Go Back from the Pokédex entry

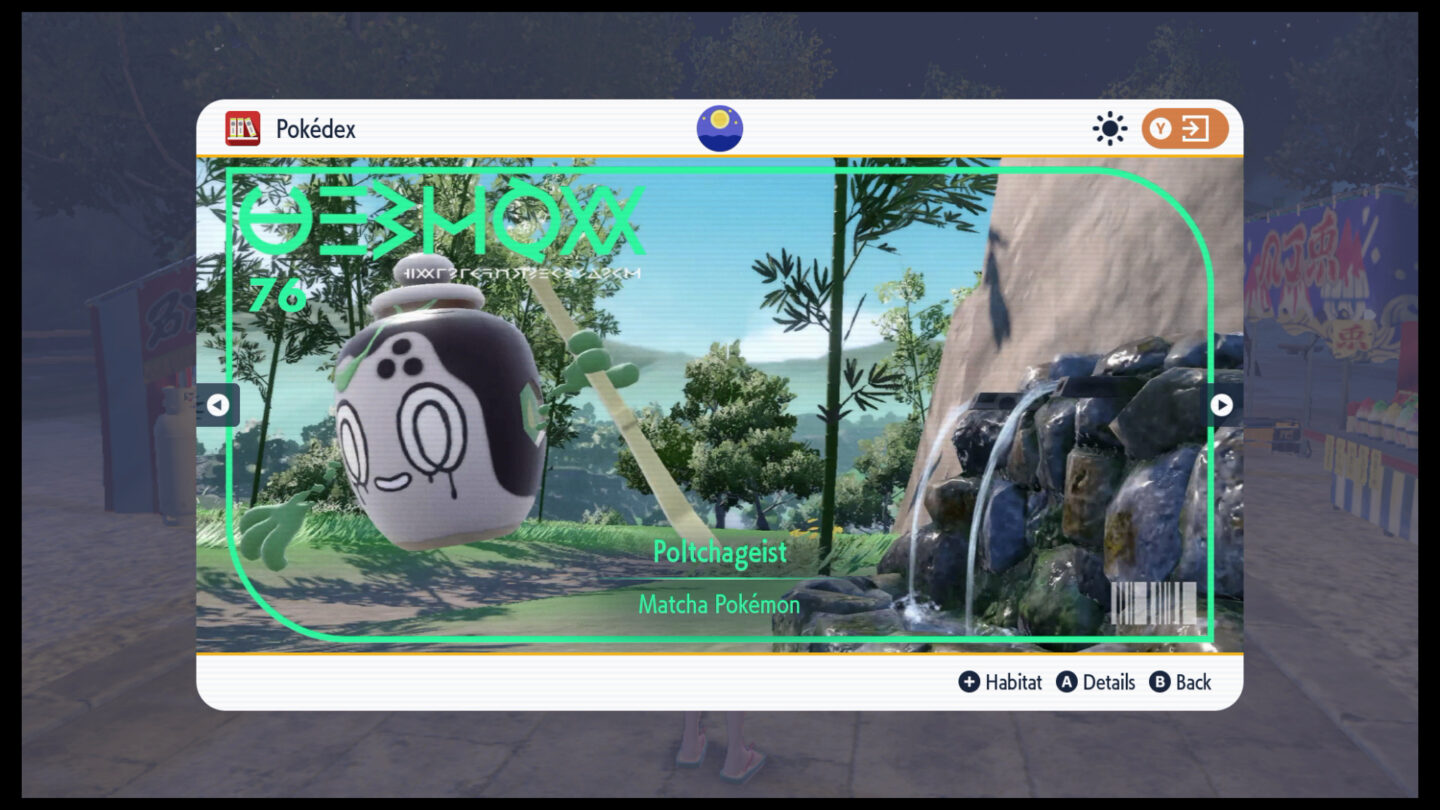coord(1180,682)
